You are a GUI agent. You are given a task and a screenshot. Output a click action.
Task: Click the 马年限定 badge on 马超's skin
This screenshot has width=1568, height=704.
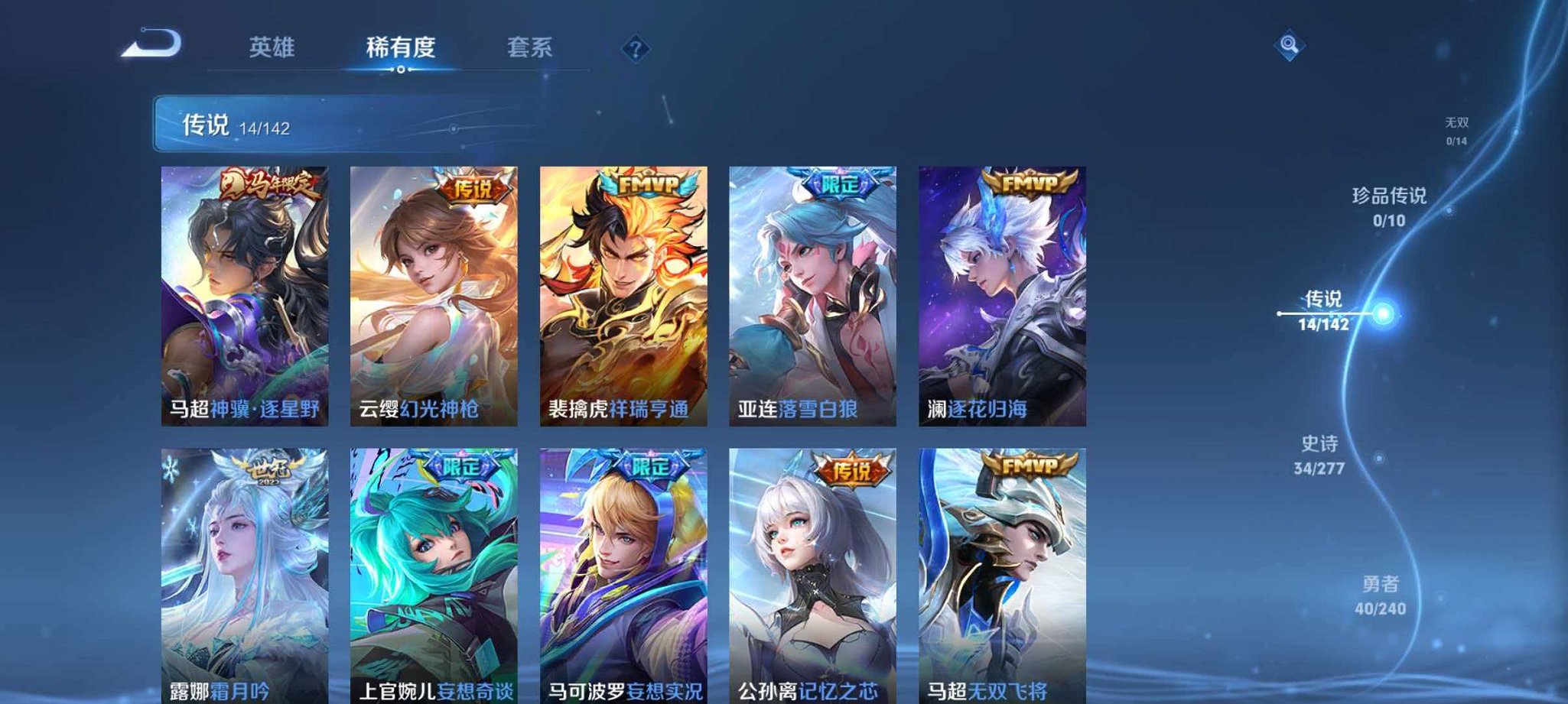(x=273, y=185)
